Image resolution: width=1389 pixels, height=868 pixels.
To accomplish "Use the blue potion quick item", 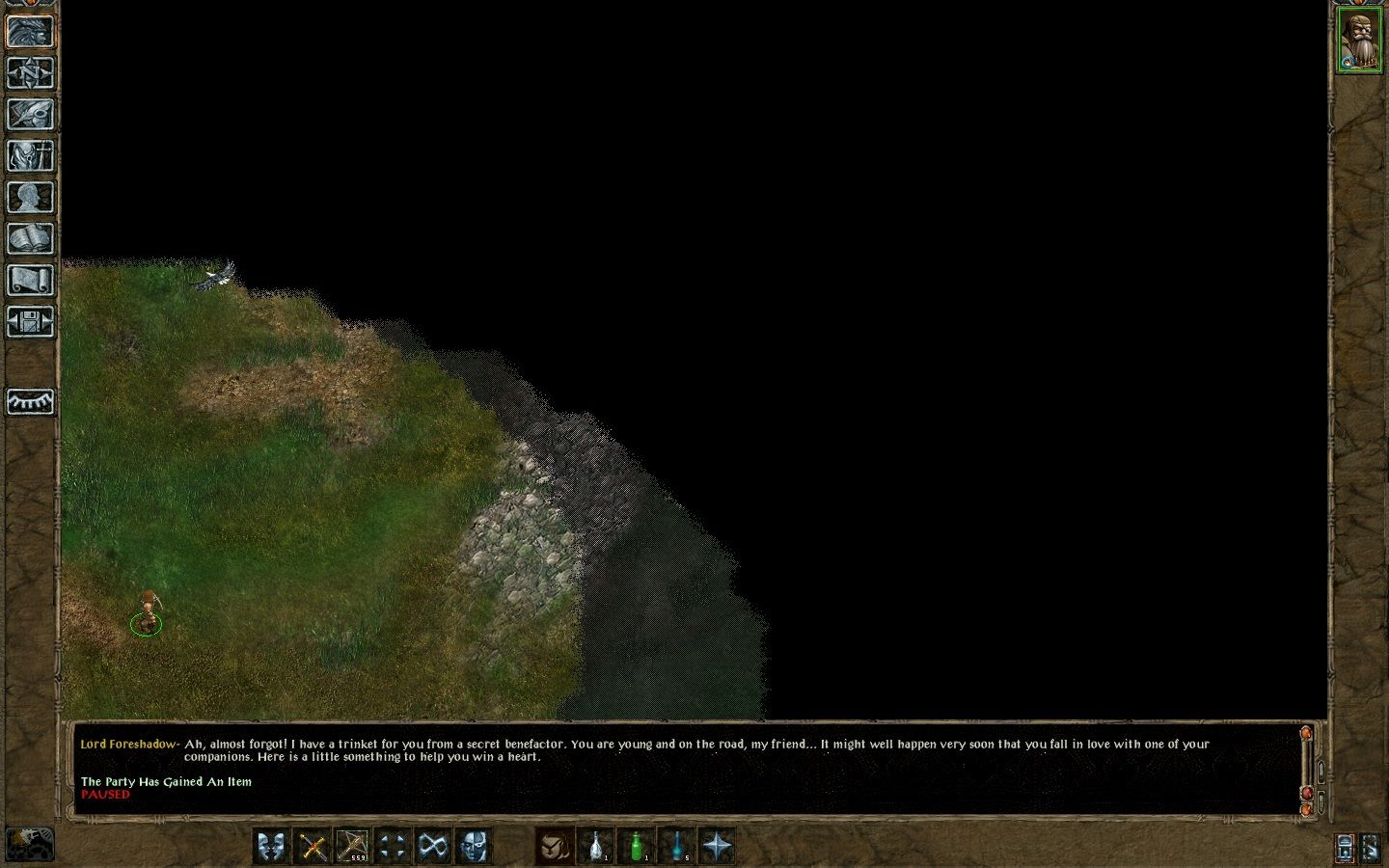I will coord(676,847).
